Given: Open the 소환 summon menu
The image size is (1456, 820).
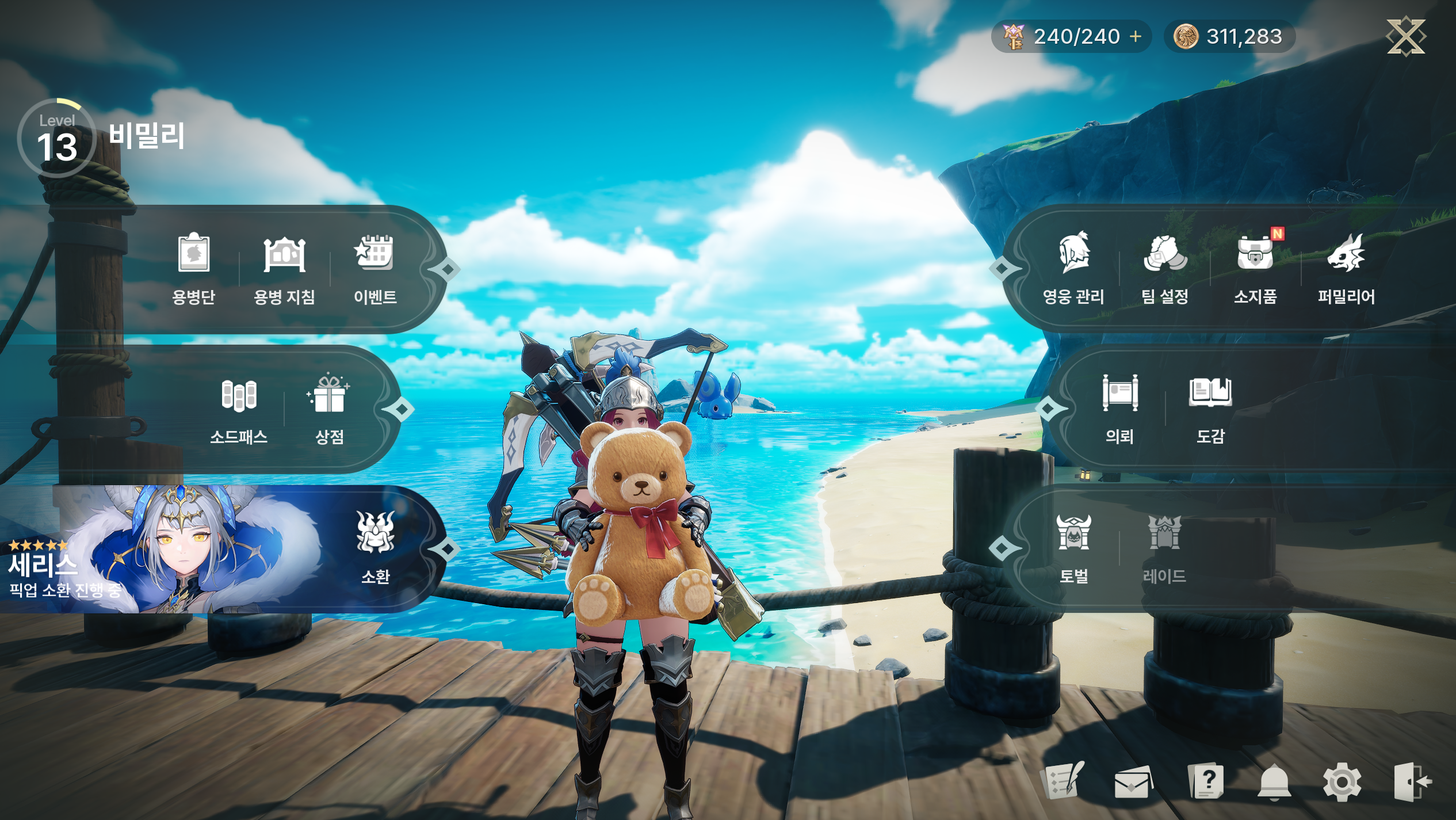Looking at the screenshot, I should [376, 548].
